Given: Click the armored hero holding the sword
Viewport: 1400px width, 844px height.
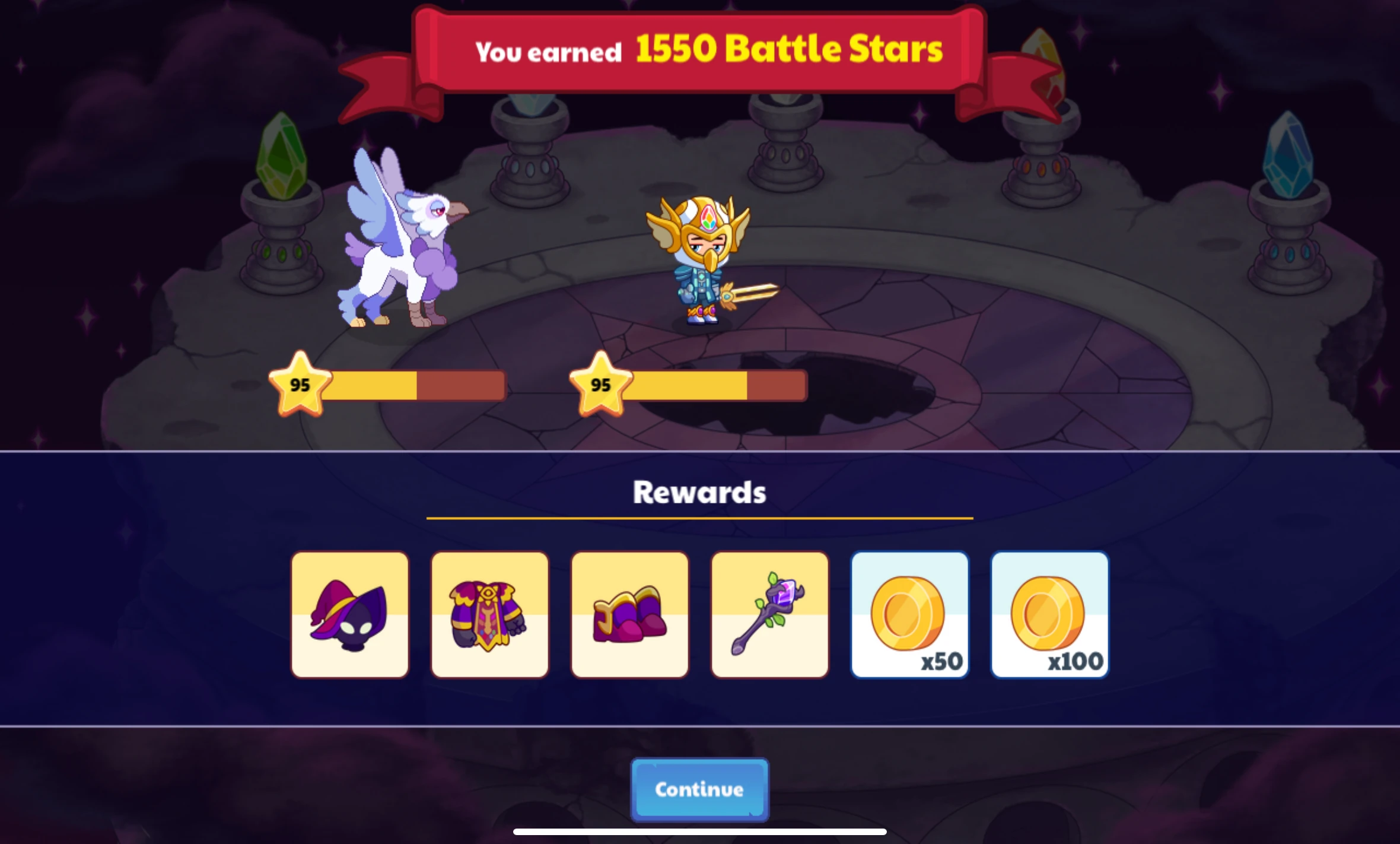Looking at the screenshot, I should coord(700,261).
